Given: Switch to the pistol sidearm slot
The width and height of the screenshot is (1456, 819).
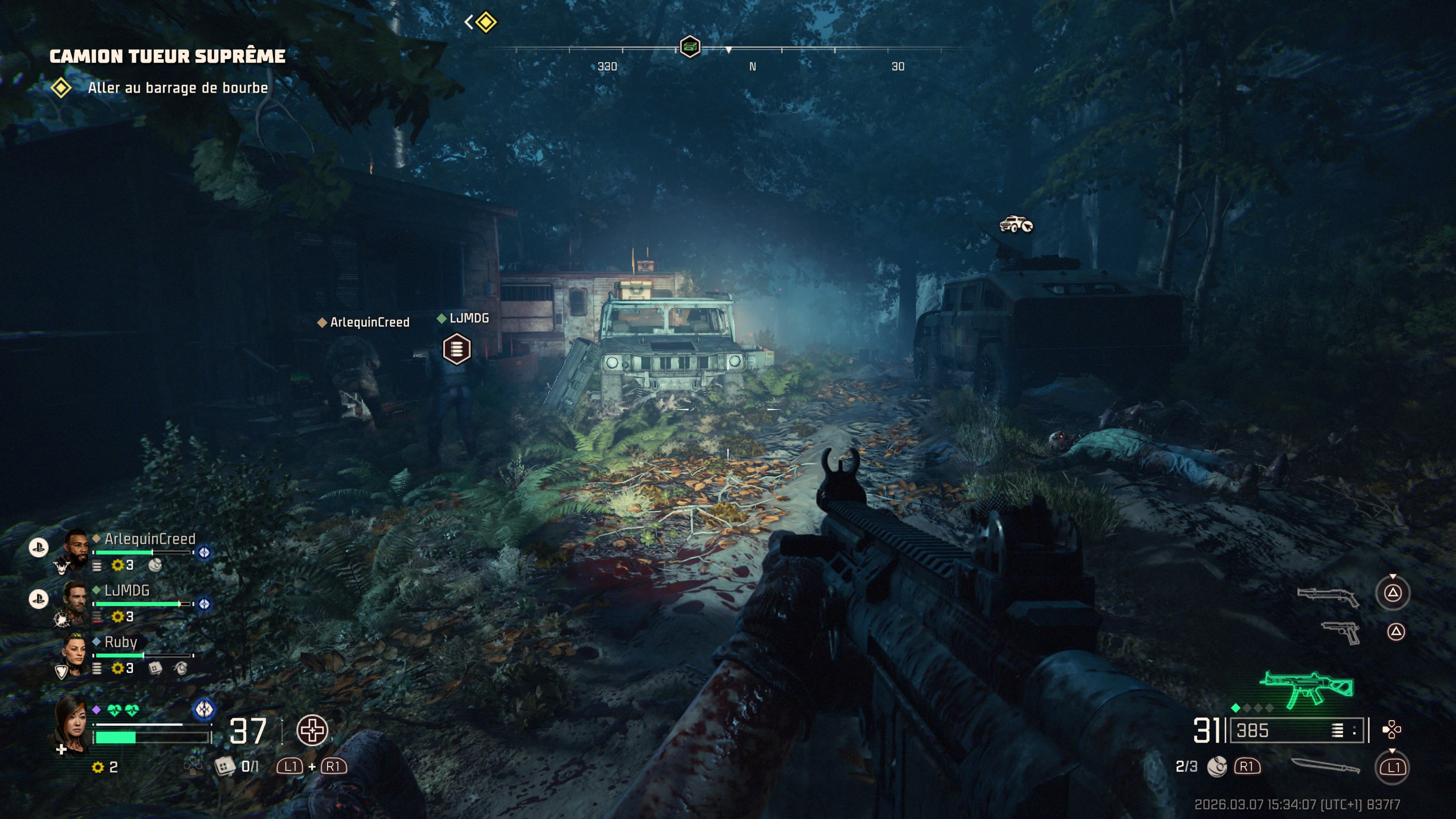Looking at the screenshot, I should tap(1341, 632).
